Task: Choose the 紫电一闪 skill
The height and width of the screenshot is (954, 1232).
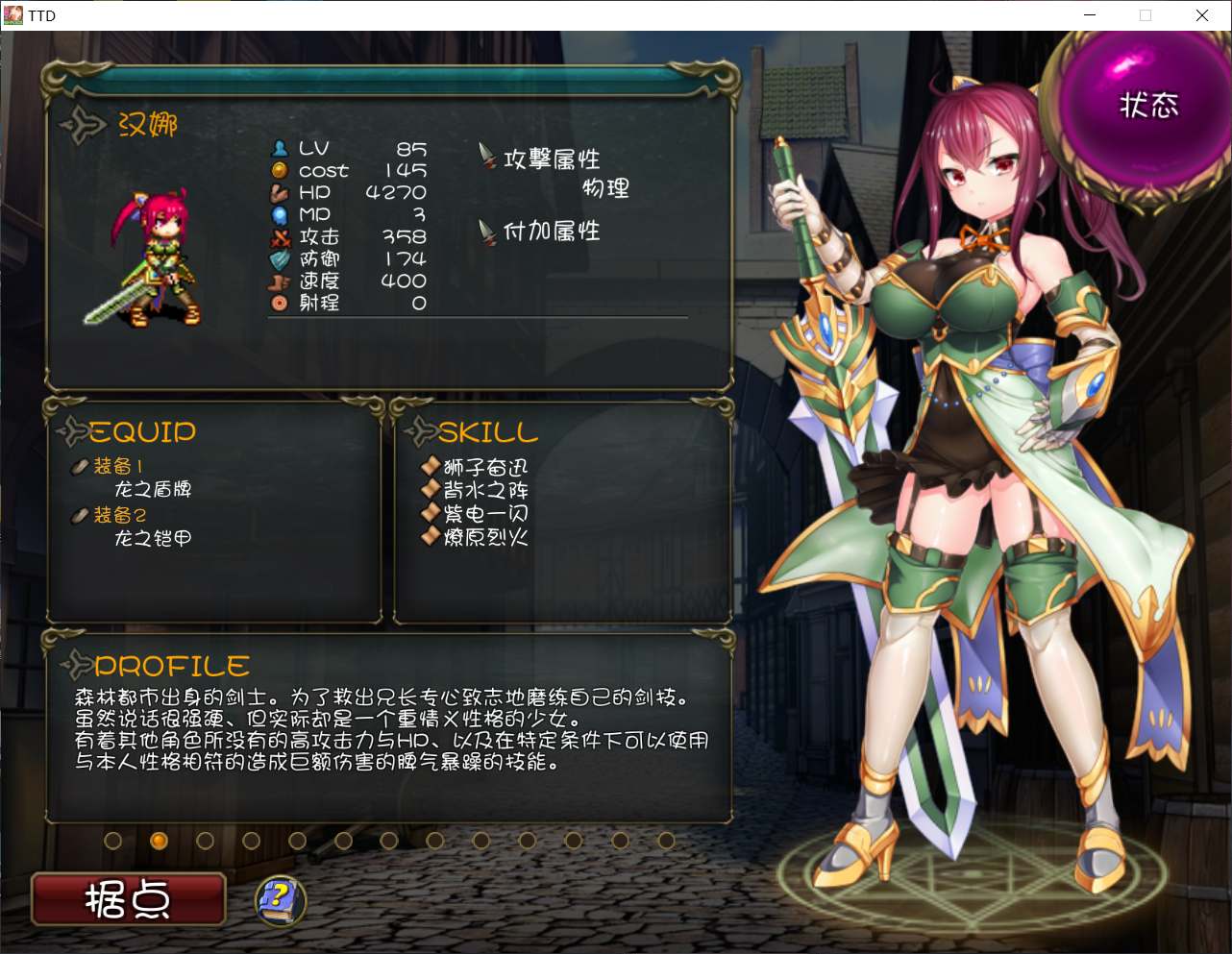Action: (485, 514)
